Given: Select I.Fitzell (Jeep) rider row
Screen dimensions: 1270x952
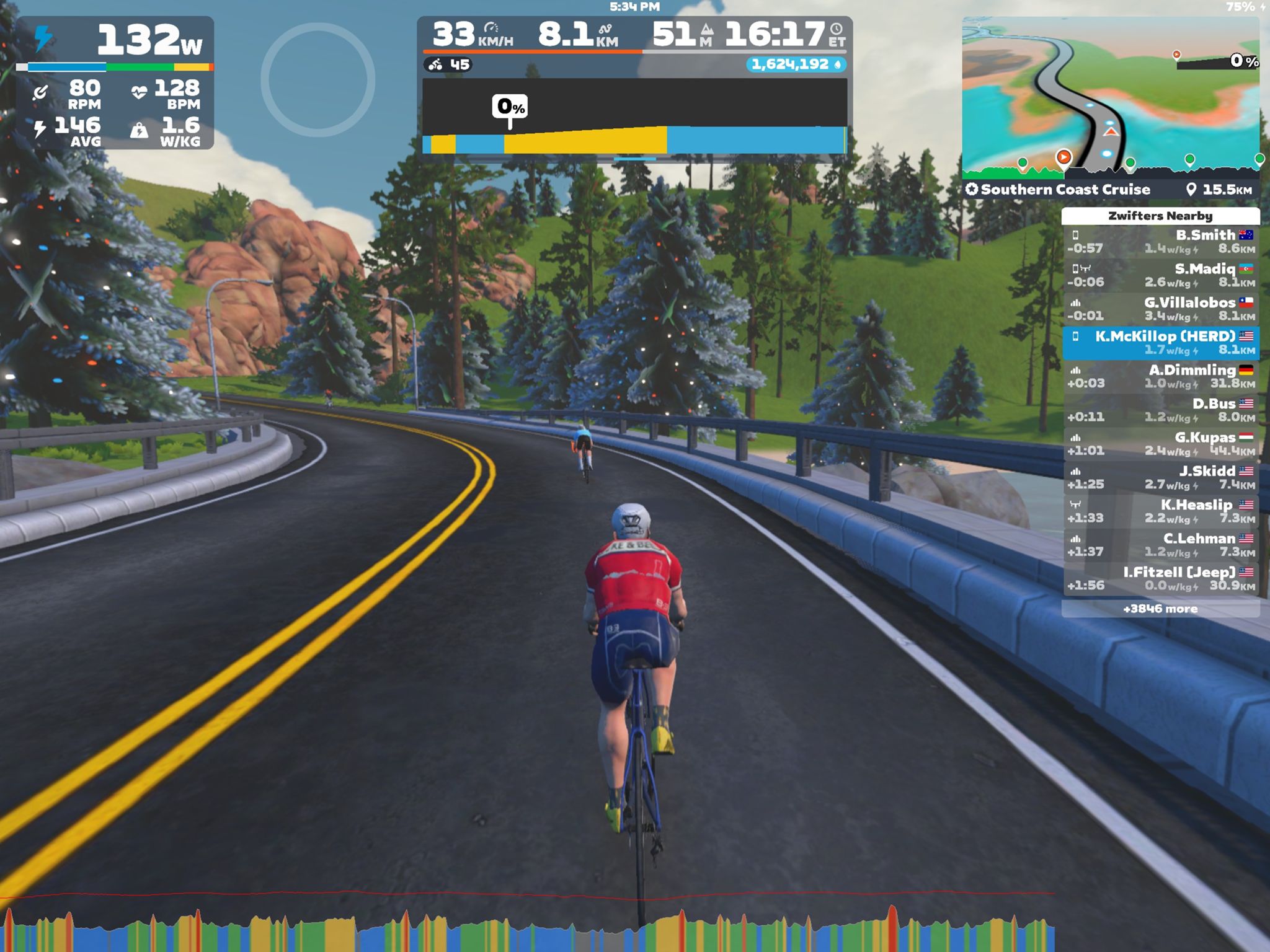Looking at the screenshot, I should click(1161, 579).
